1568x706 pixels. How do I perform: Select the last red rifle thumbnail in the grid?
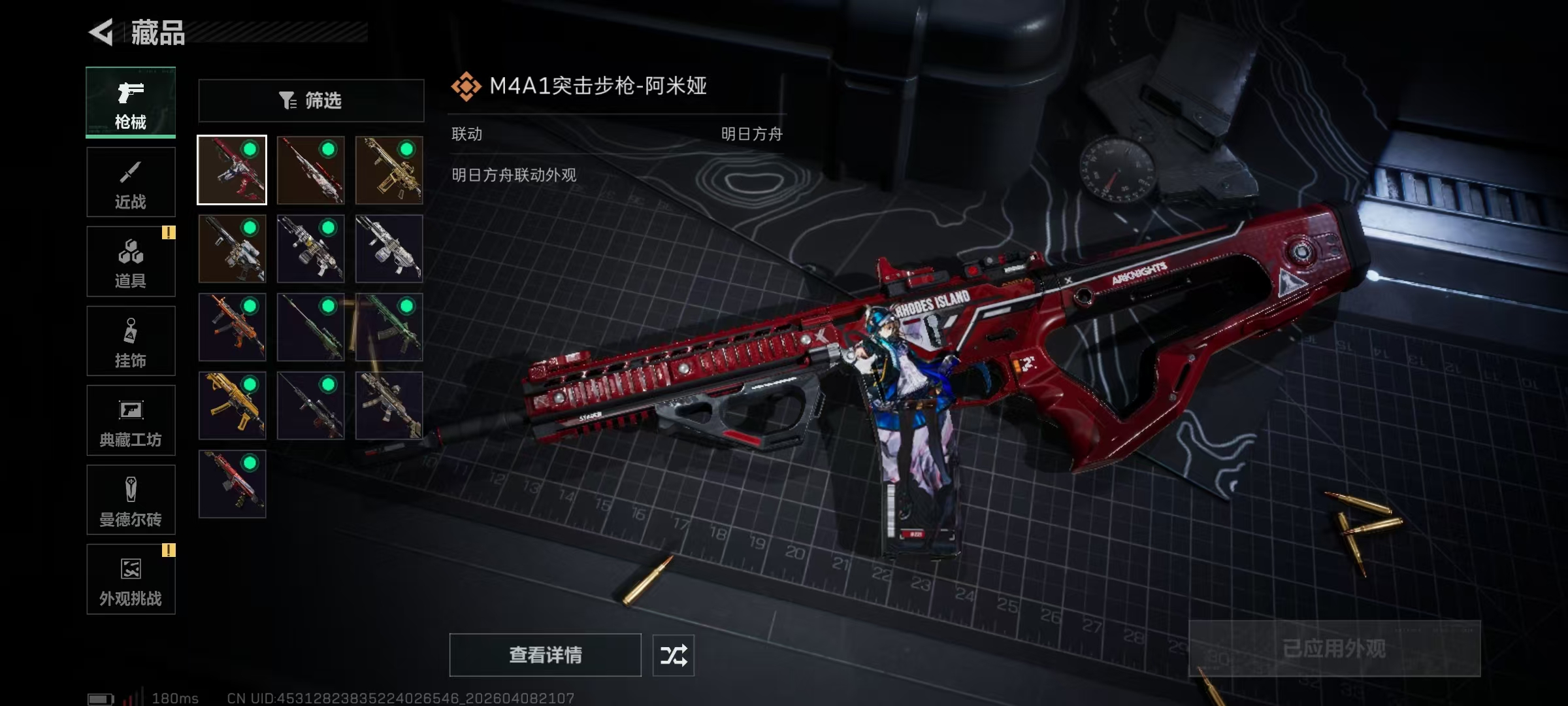pyautogui.click(x=233, y=485)
